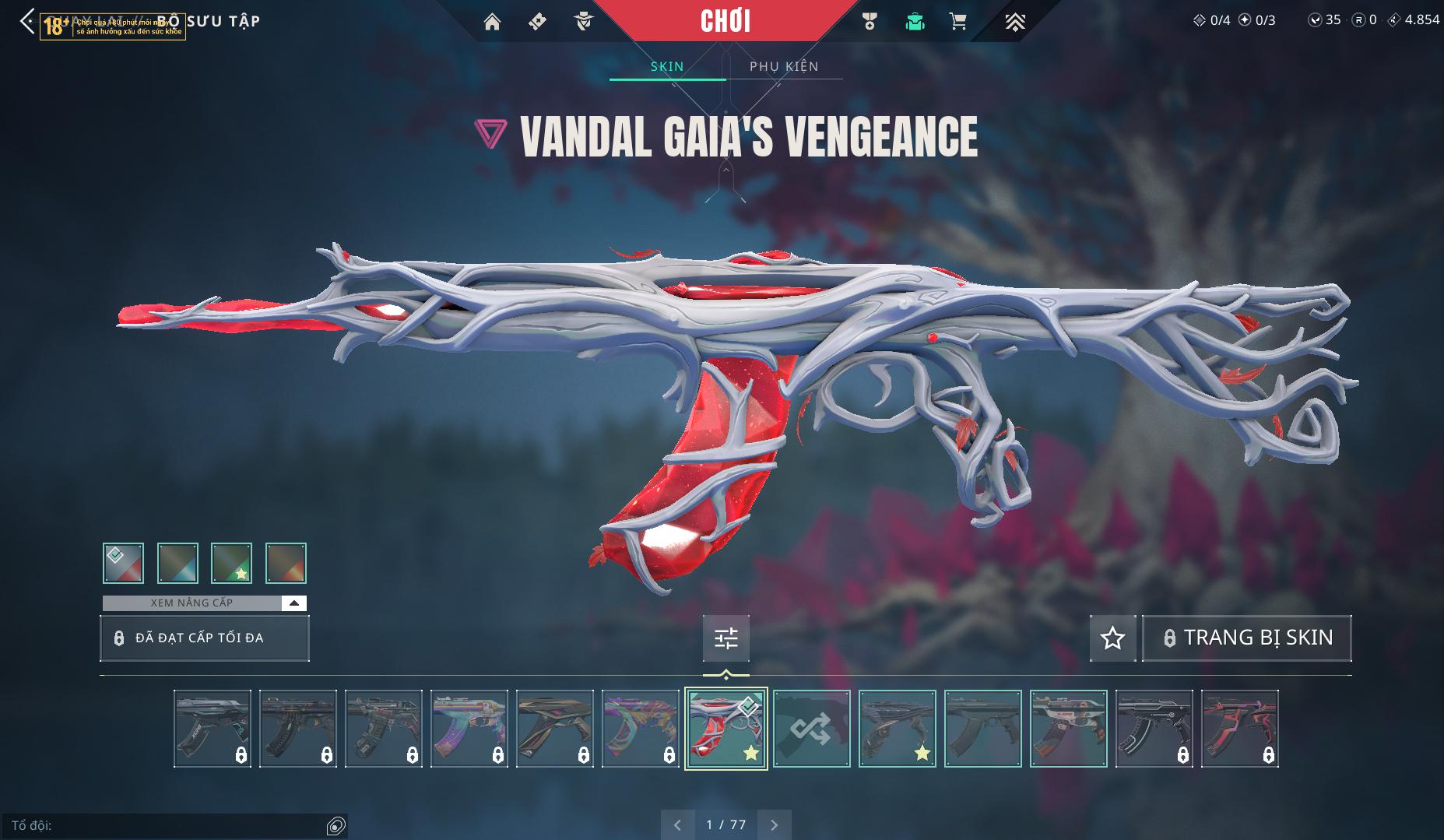Pick the orange-red color variant

(x=286, y=563)
